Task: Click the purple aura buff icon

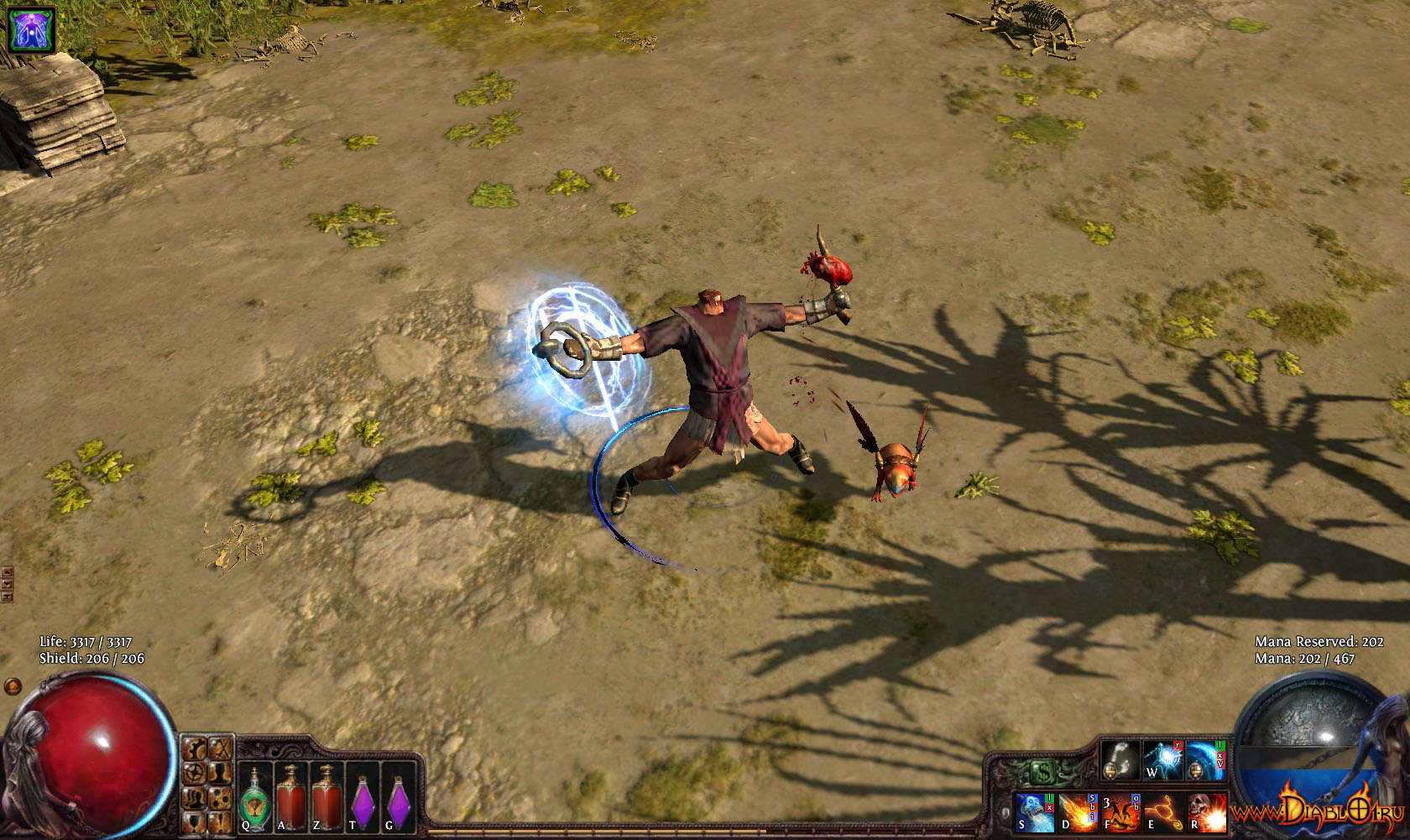Action: point(31,28)
